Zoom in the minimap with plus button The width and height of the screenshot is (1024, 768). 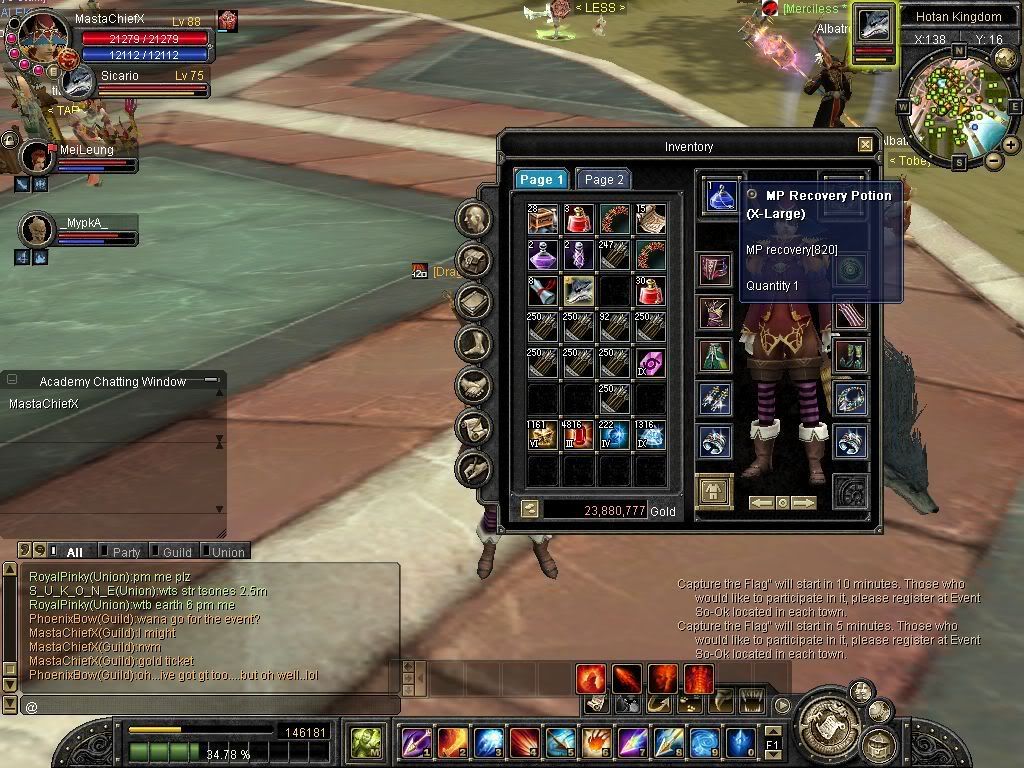[x=1011, y=144]
